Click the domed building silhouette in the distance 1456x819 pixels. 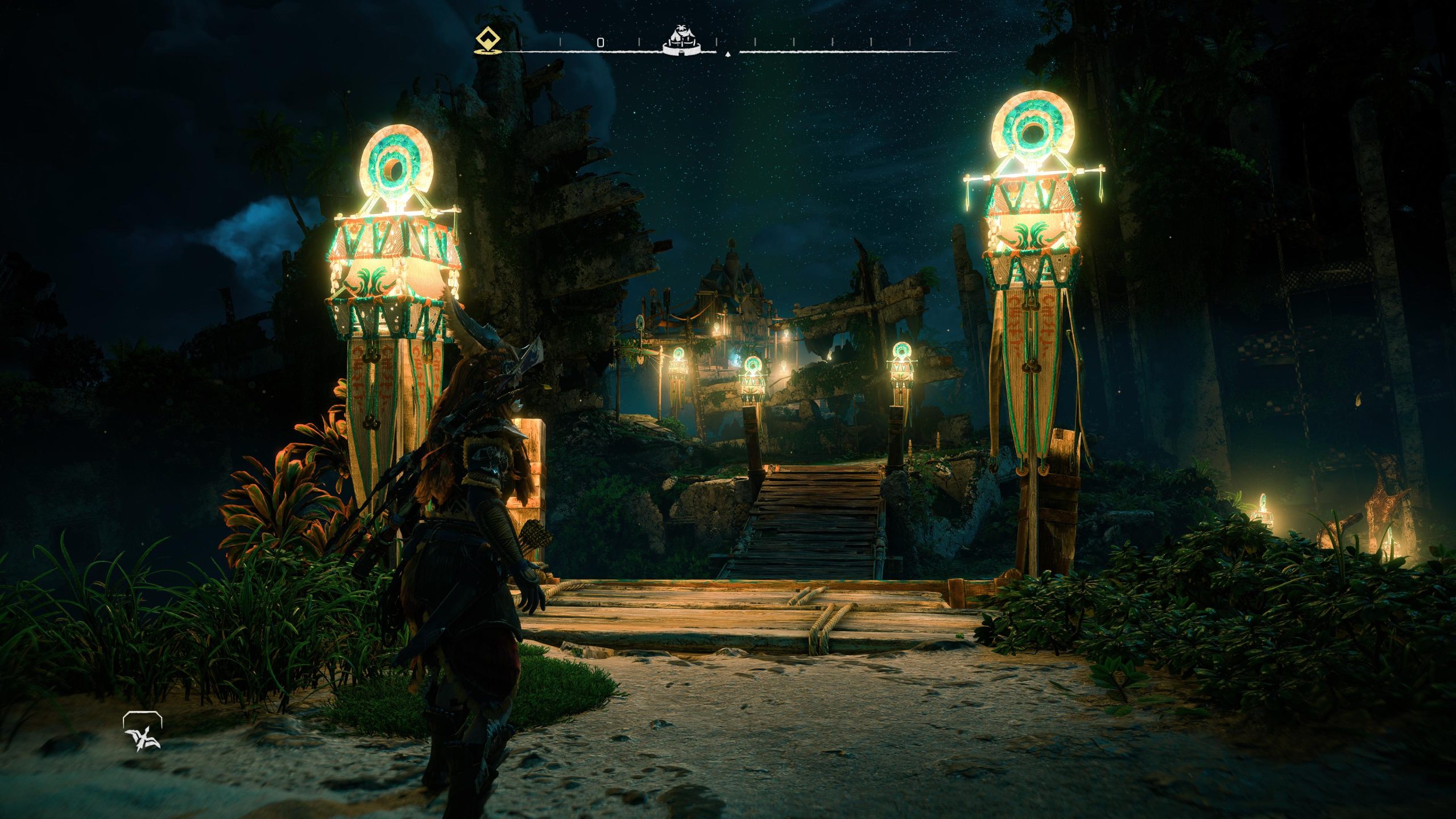[734, 273]
